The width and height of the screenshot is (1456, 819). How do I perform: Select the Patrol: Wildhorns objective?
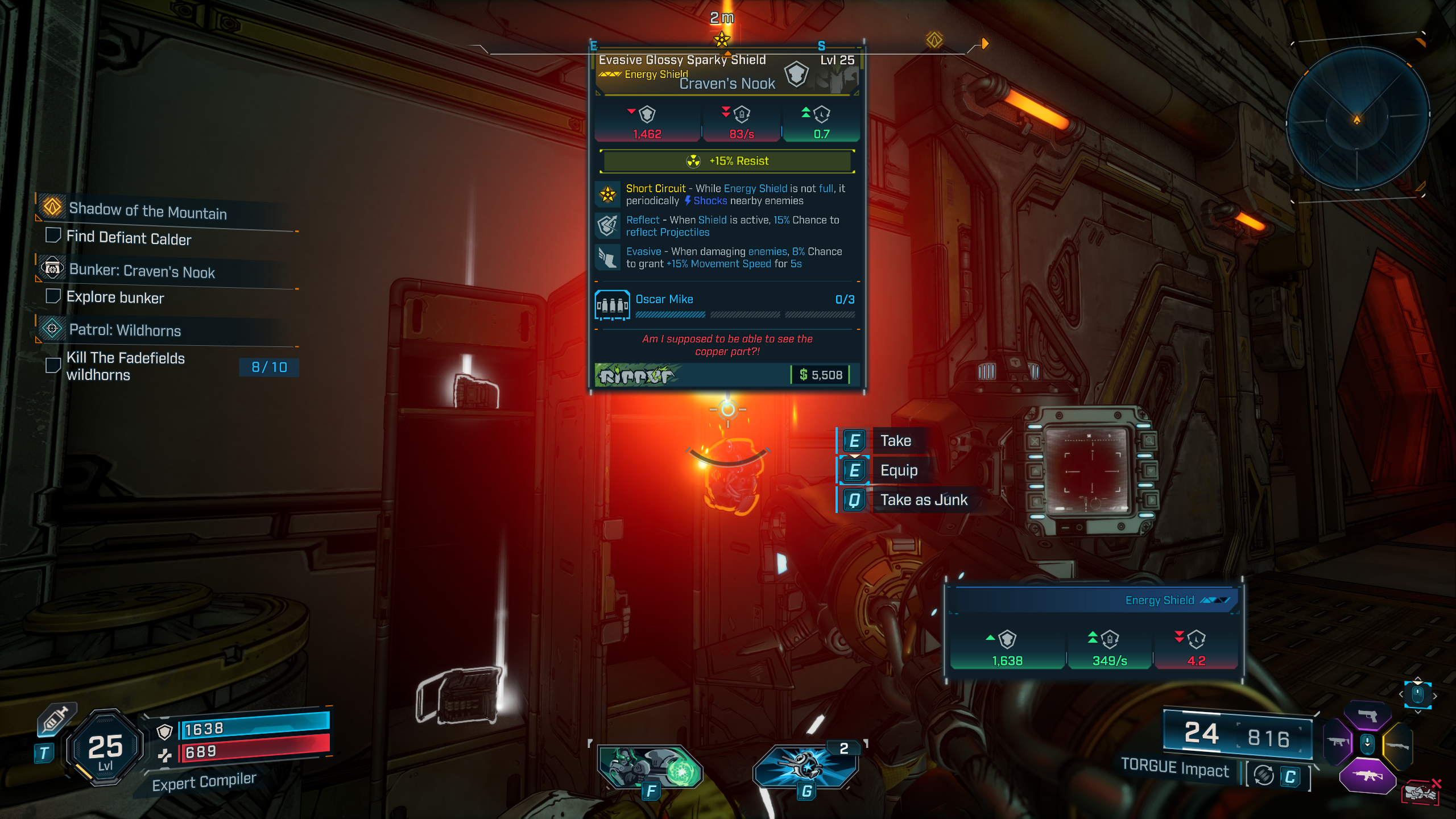(125, 330)
